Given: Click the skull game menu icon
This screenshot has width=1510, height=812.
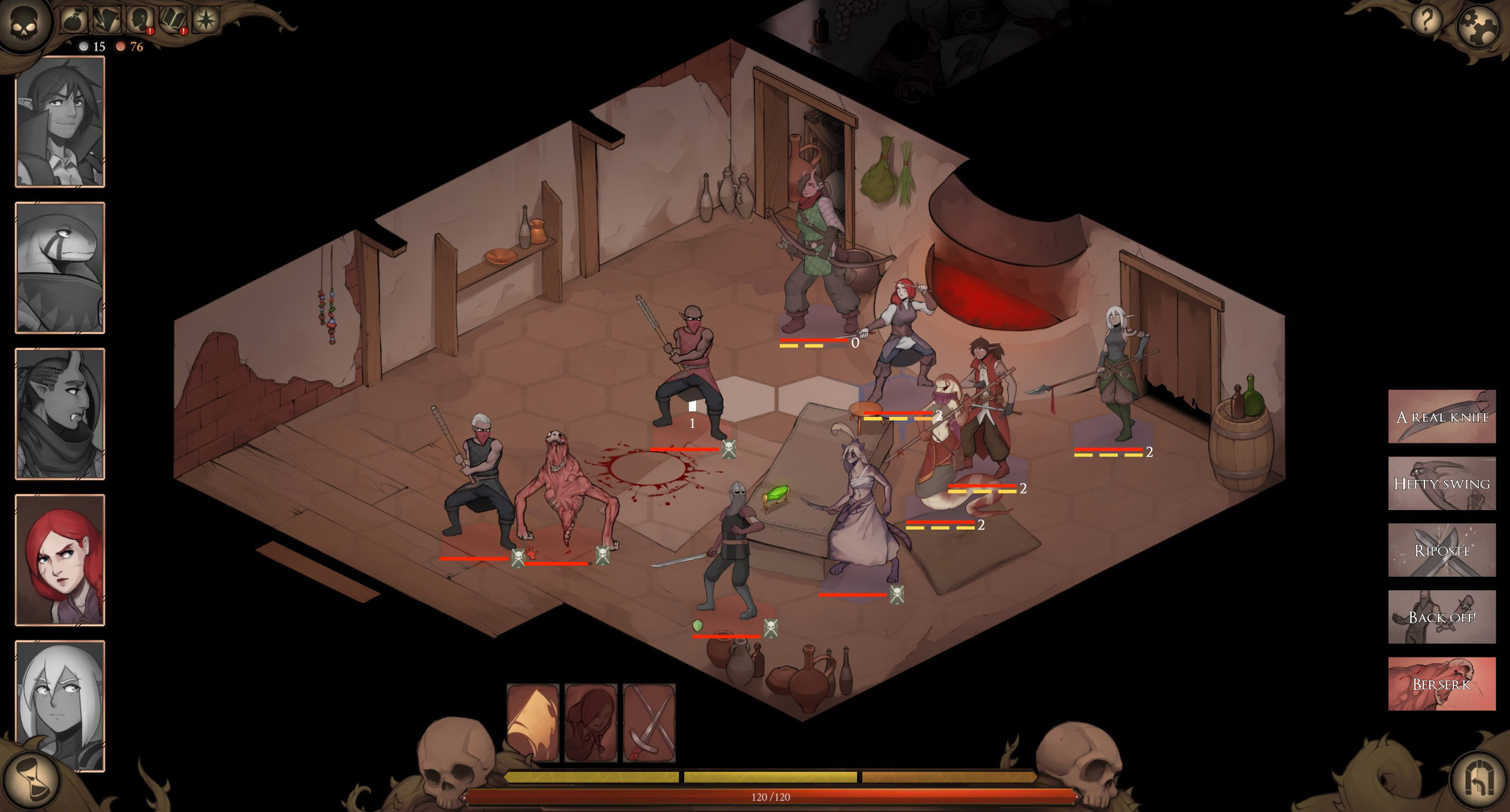Looking at the screenshot, I should [x=25, y=24].
